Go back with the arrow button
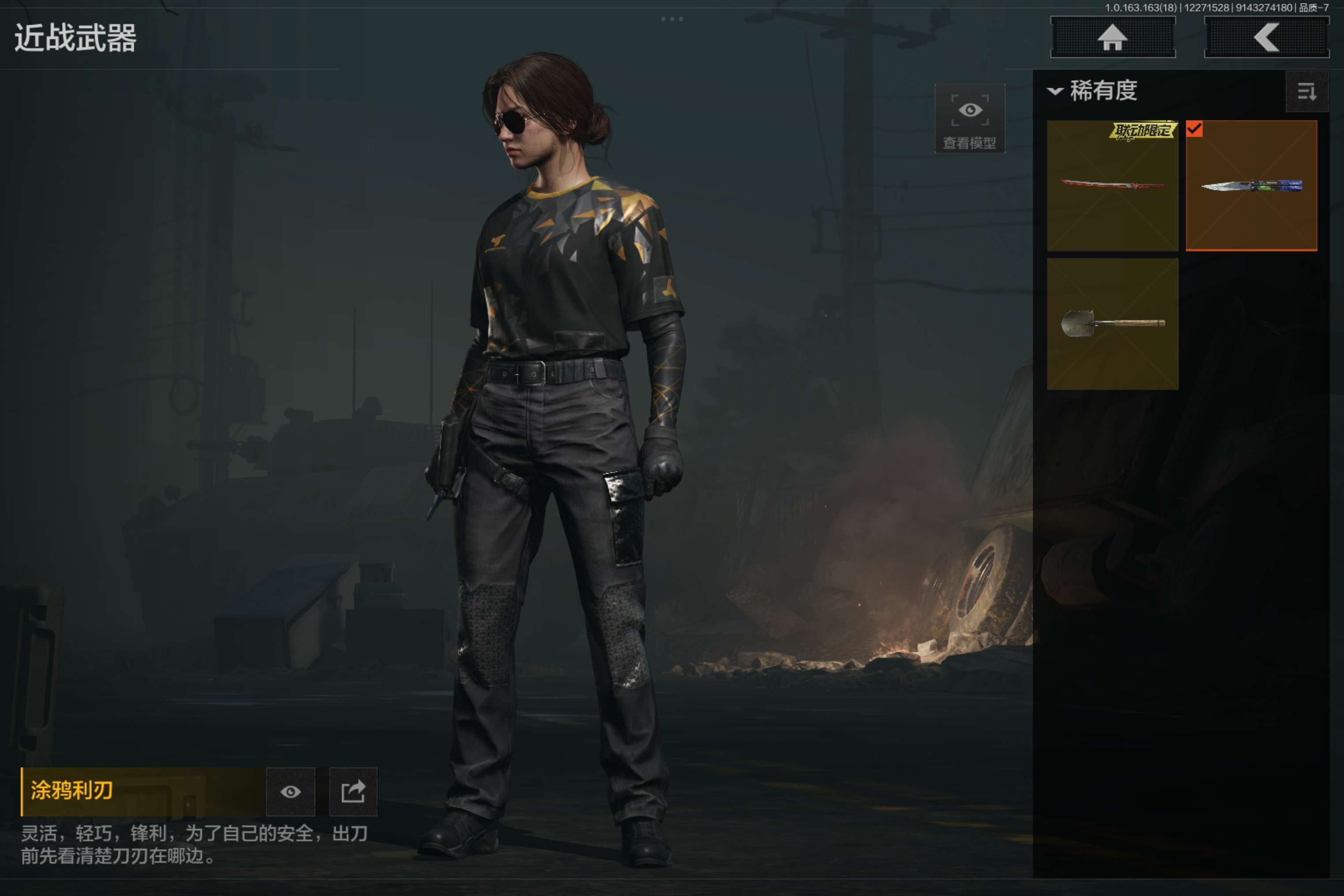1344x896 pixels. (1266, 37)
